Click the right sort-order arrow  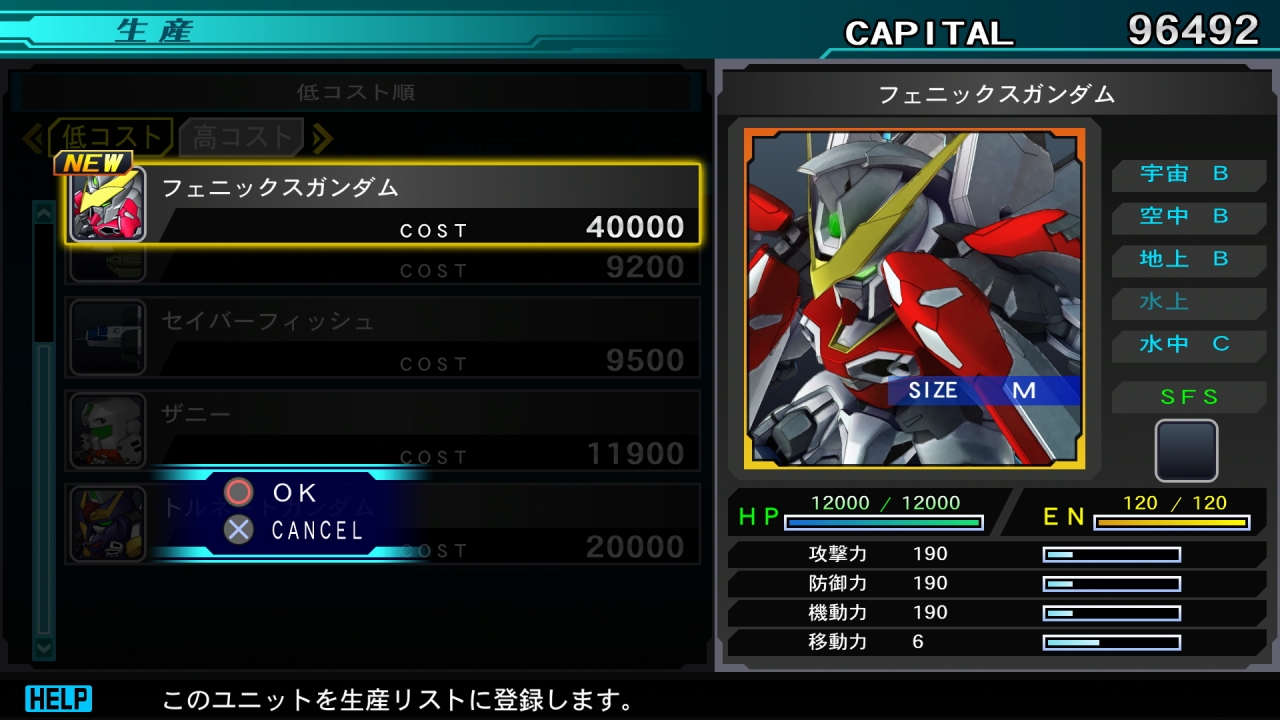pyautogui.click(x=322, y=138)
